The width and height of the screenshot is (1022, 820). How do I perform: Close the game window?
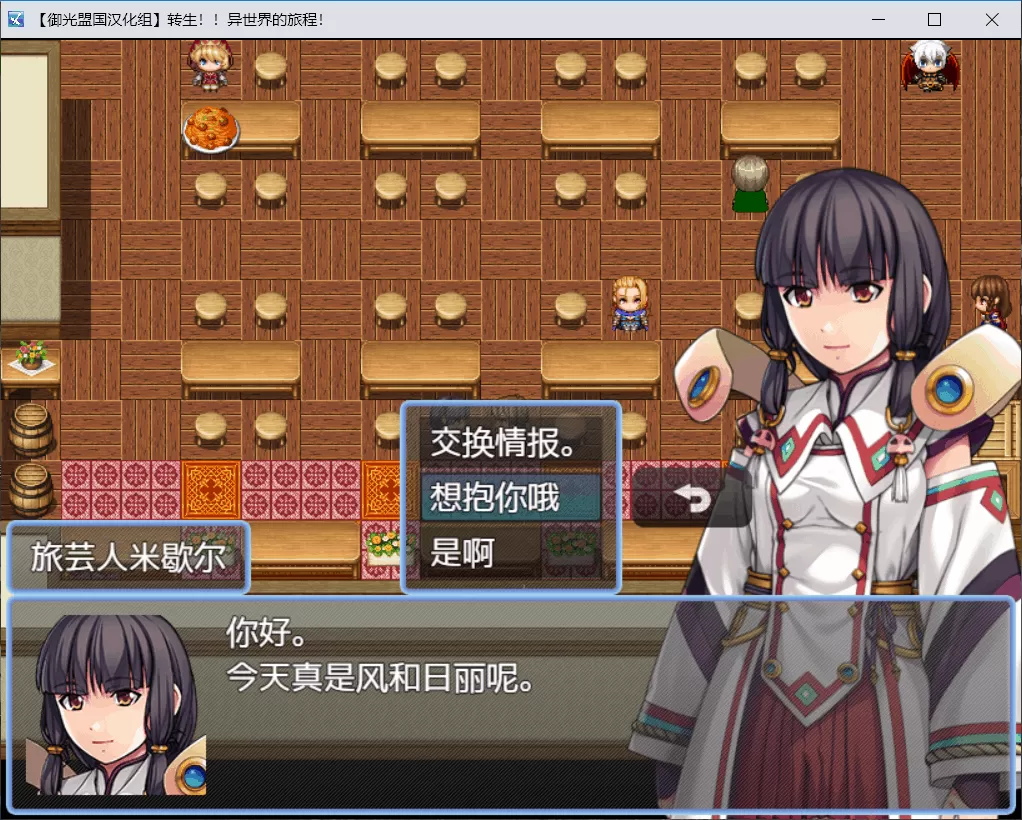[991, 20]
